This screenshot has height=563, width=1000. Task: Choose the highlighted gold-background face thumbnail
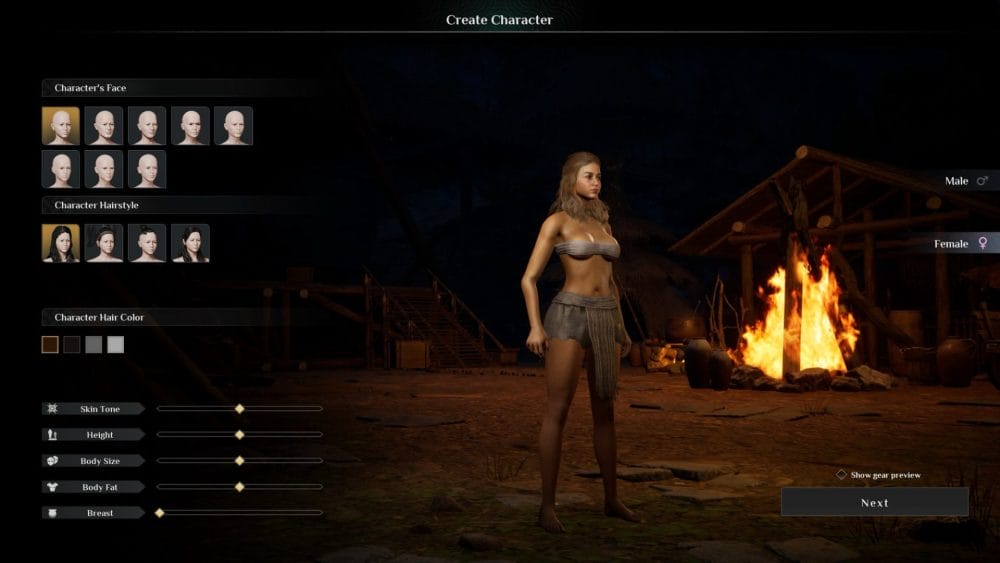[x=61, y=126]
